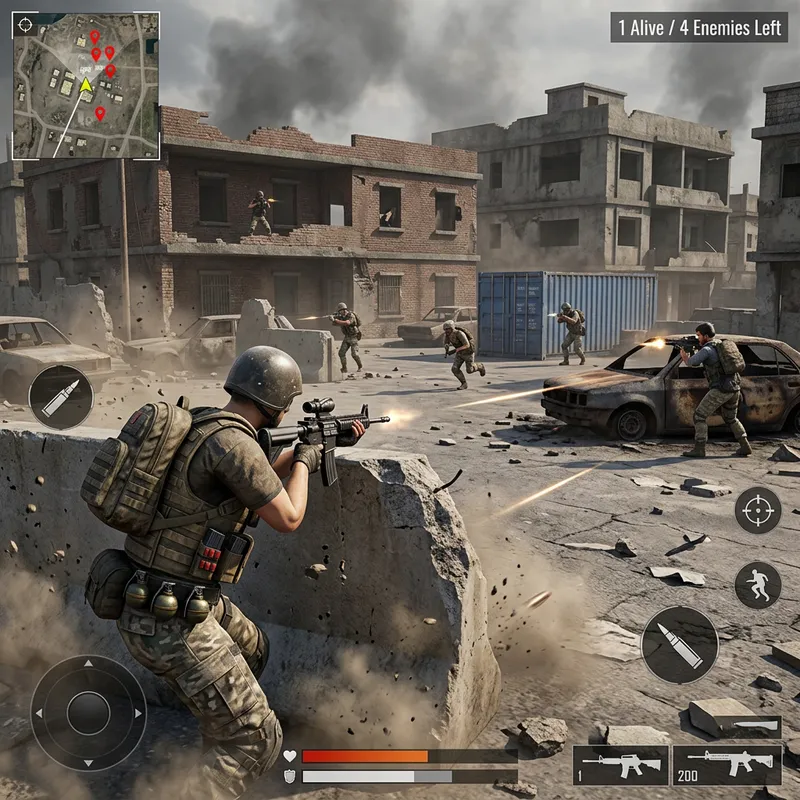Switch to the rifle slot showing 200
Screen dimensions: 800x800
(x=726, y=765)
